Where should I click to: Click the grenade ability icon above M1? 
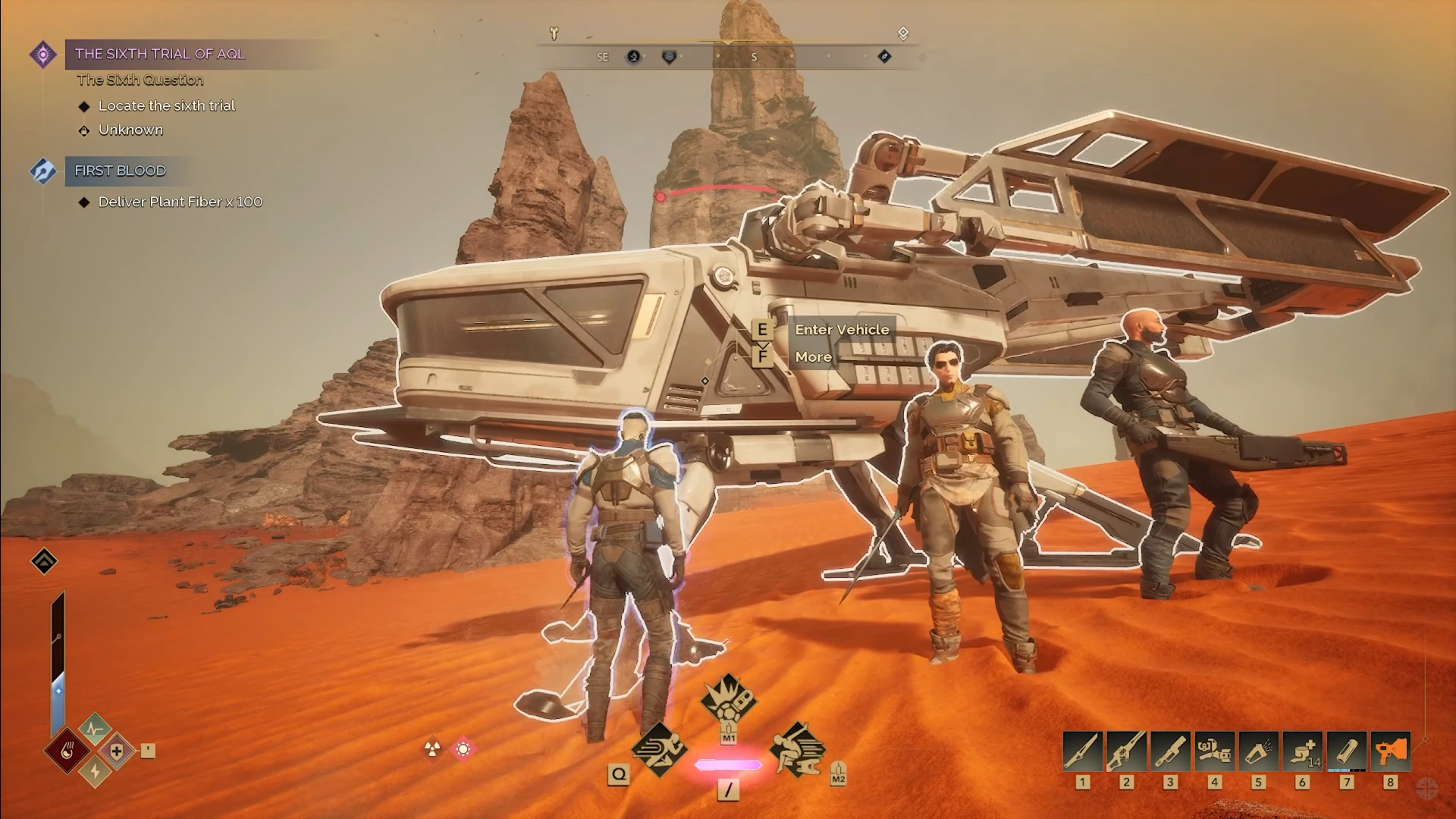[x=730, y=705]
